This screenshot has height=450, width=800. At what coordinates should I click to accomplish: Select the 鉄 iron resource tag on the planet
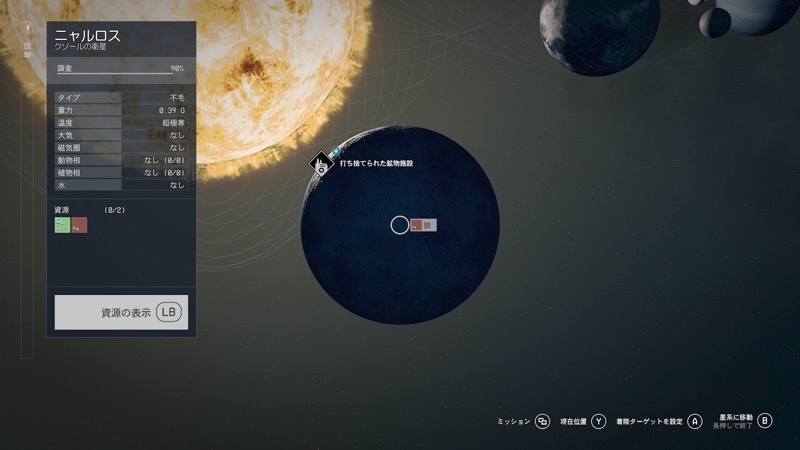point(423,225)
